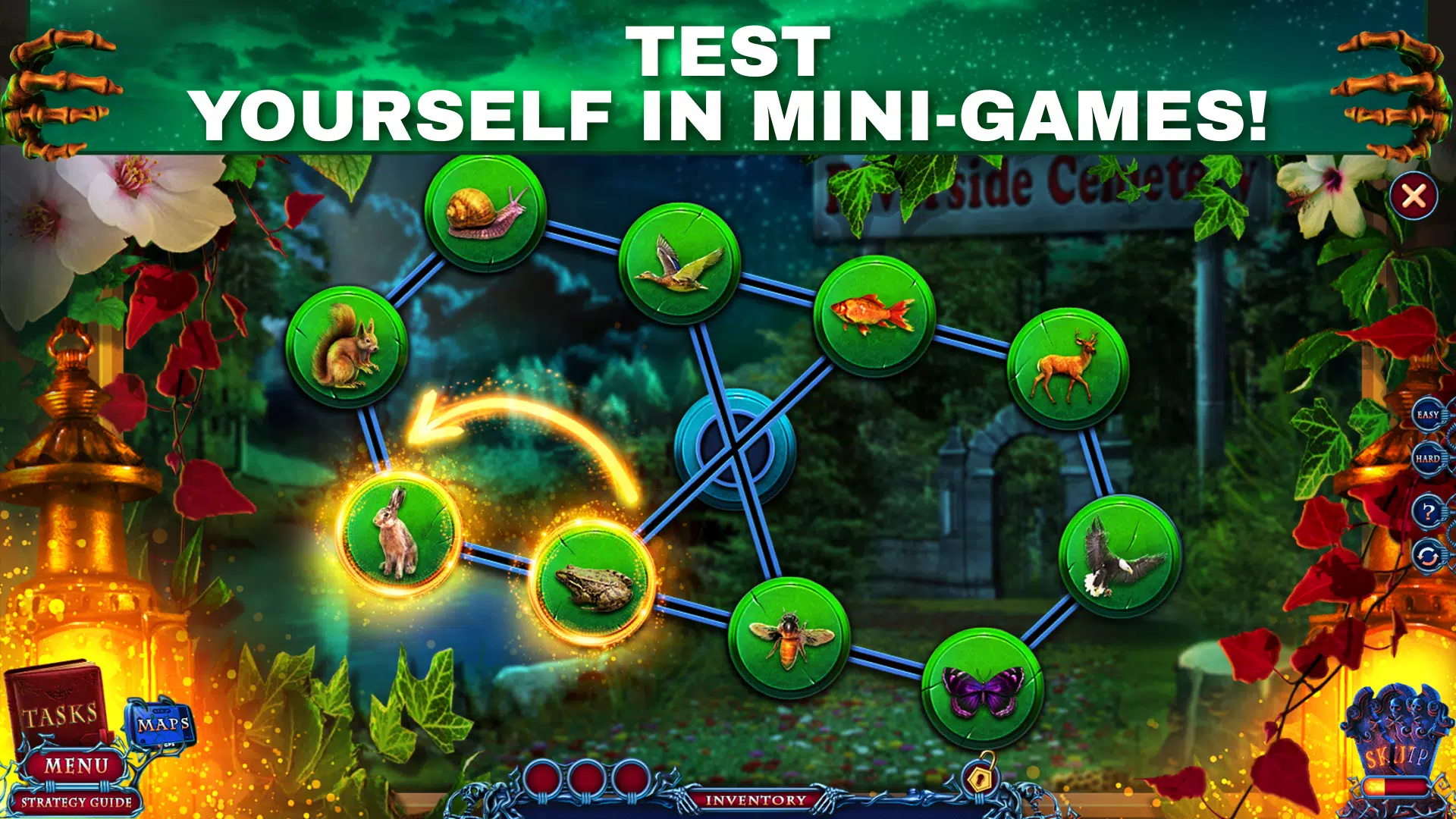The width and height of the screenshot is (1456, 819).
Task: Open the Maps device
Action: tap(162, 724)
